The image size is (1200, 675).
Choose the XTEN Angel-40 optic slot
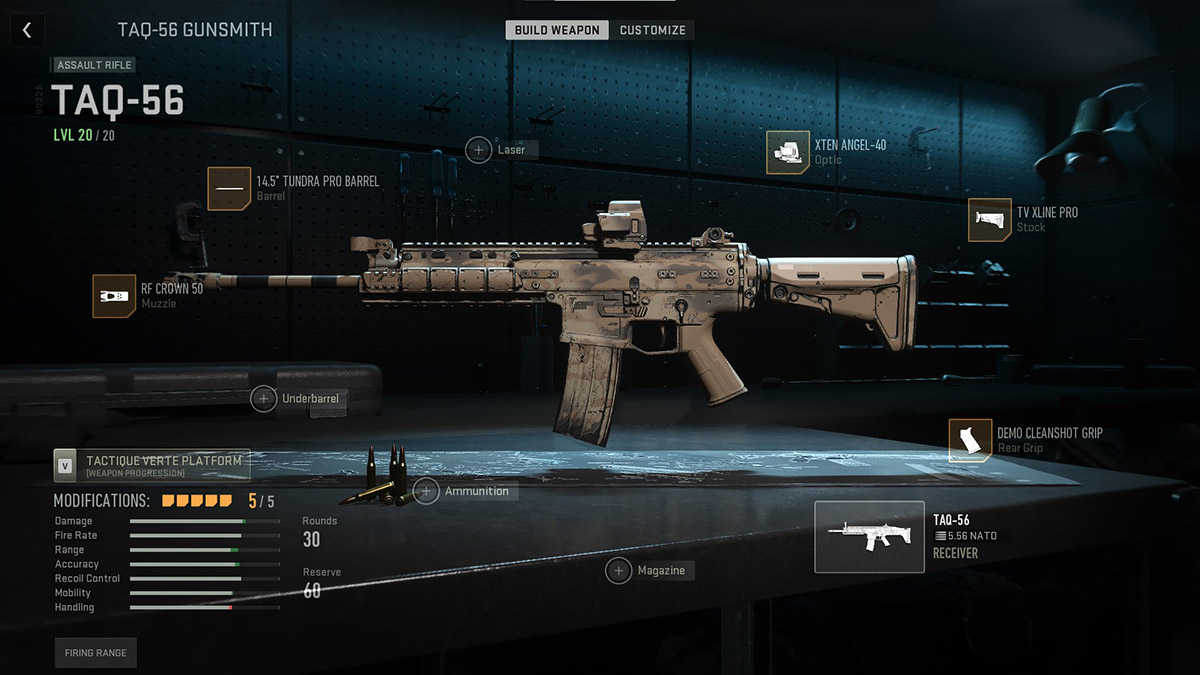788,152
